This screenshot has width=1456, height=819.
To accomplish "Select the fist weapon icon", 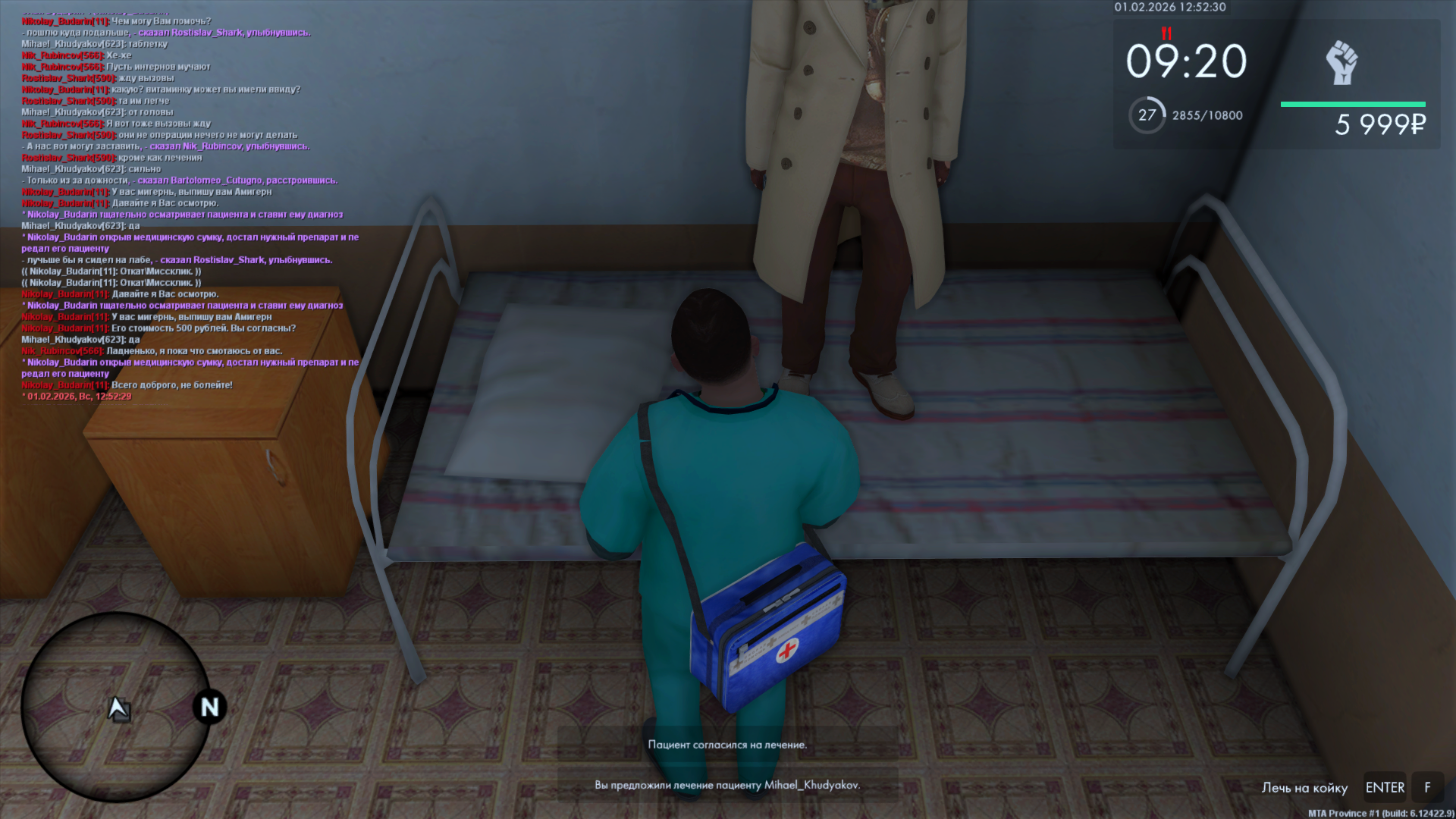I will 1341,63.
